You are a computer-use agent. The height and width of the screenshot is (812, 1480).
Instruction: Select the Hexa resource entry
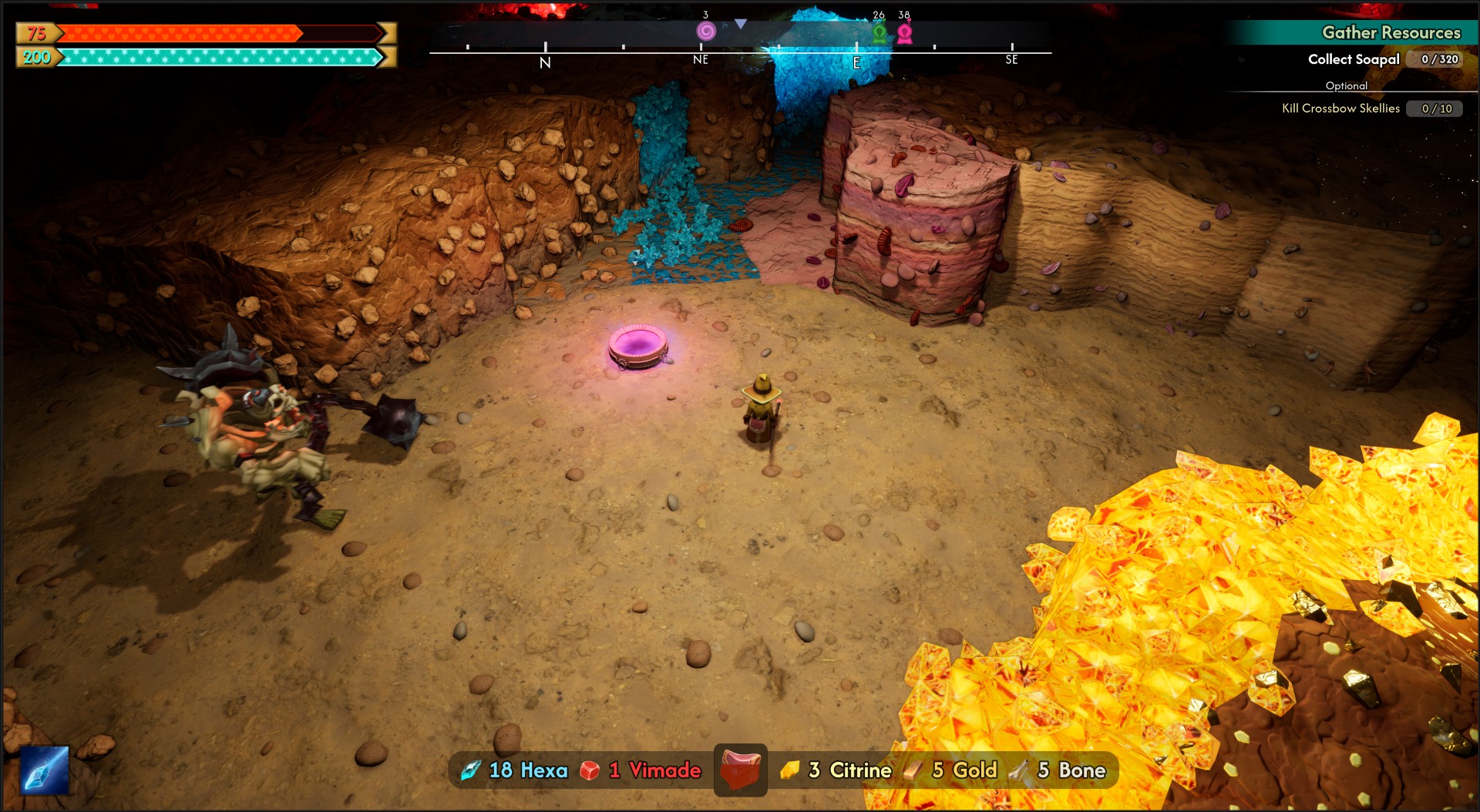click(514, 770)
